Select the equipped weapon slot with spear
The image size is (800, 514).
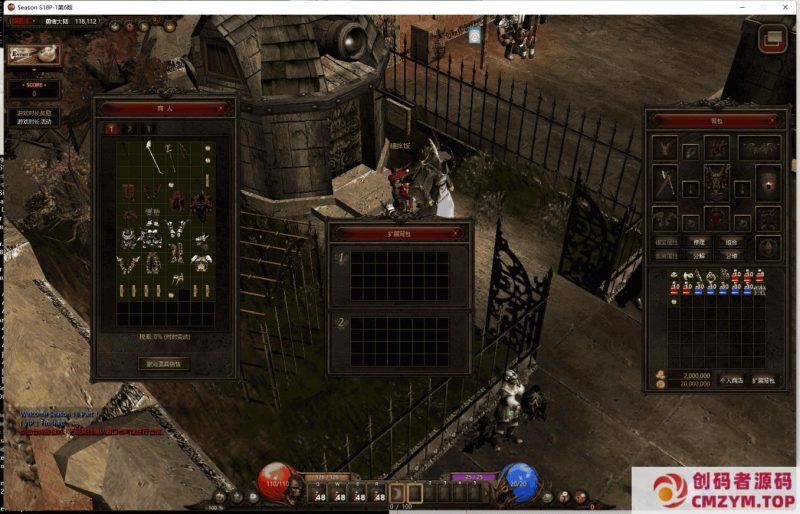click(666, 182)
